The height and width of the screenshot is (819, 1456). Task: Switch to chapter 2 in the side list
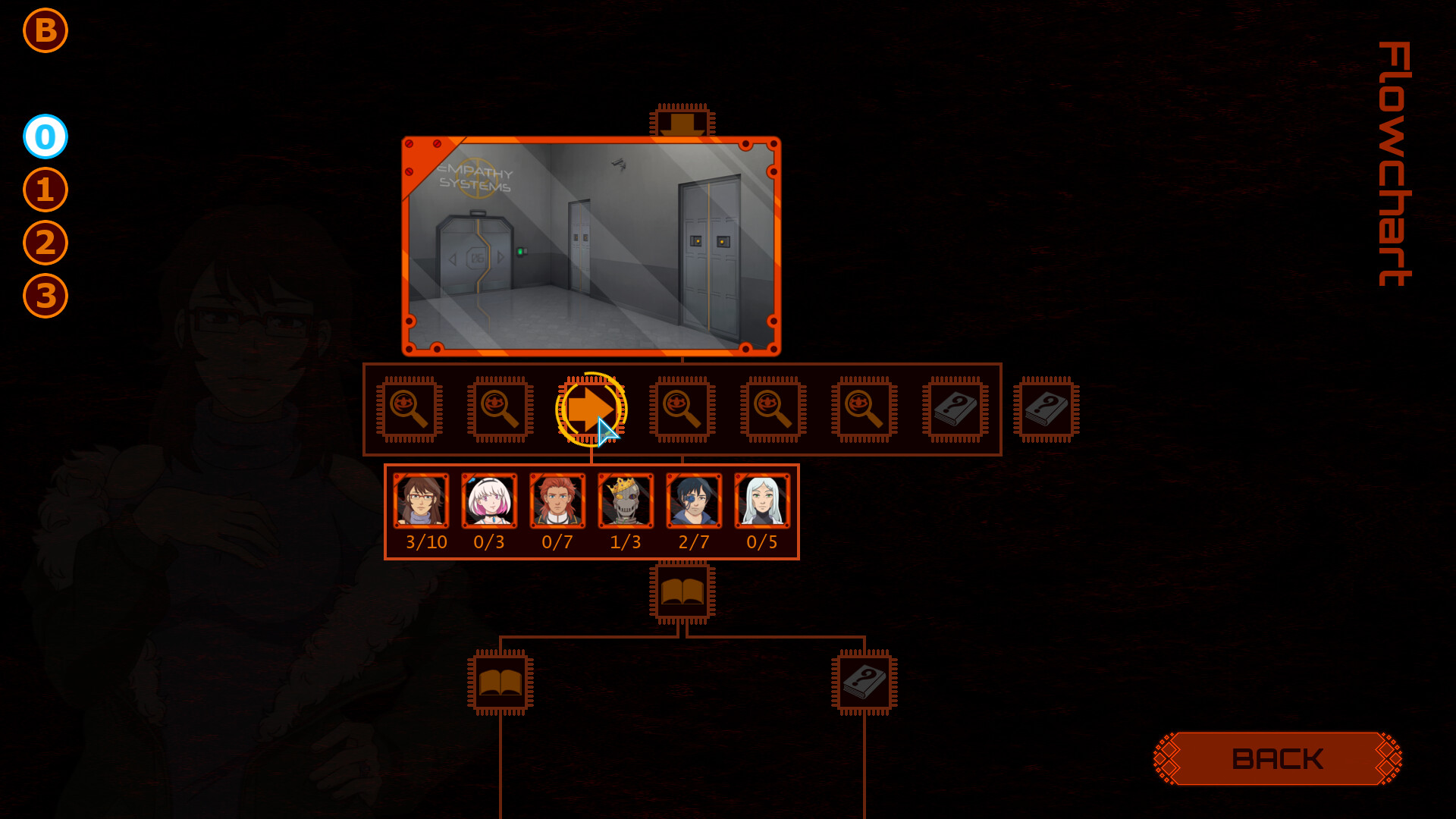[45, 243]
